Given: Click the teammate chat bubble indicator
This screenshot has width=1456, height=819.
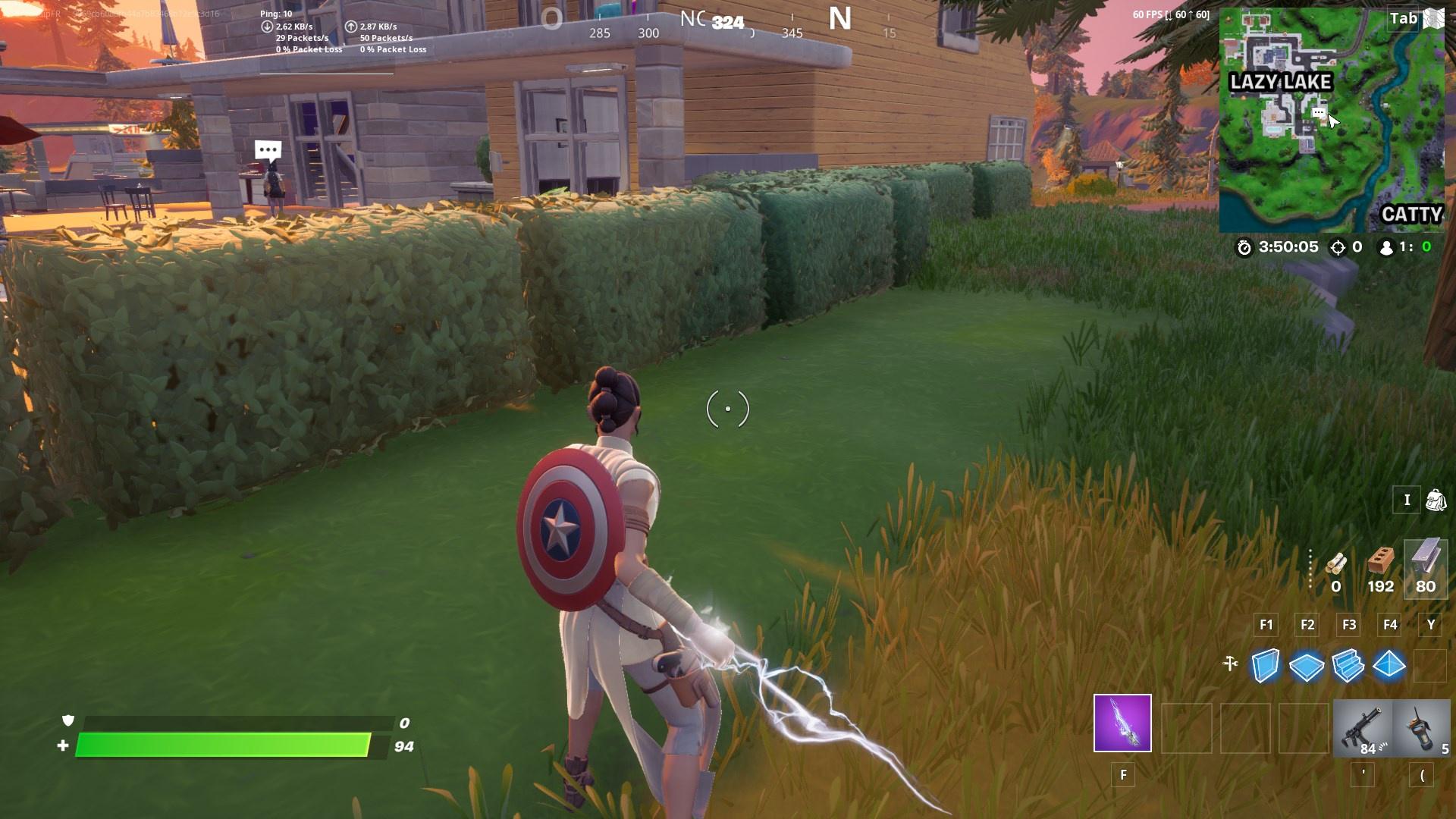Looking at the screenshot, I should (x=266, y=149).
